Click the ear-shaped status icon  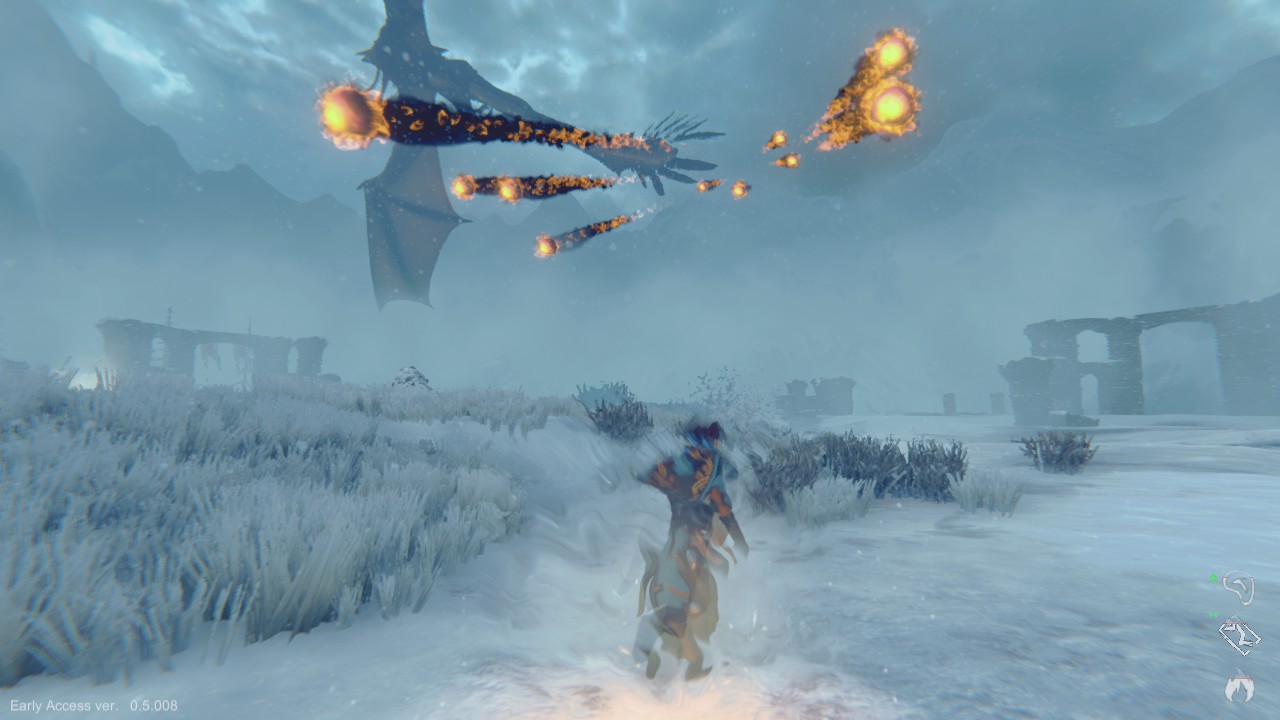[x=1239, y=588]
